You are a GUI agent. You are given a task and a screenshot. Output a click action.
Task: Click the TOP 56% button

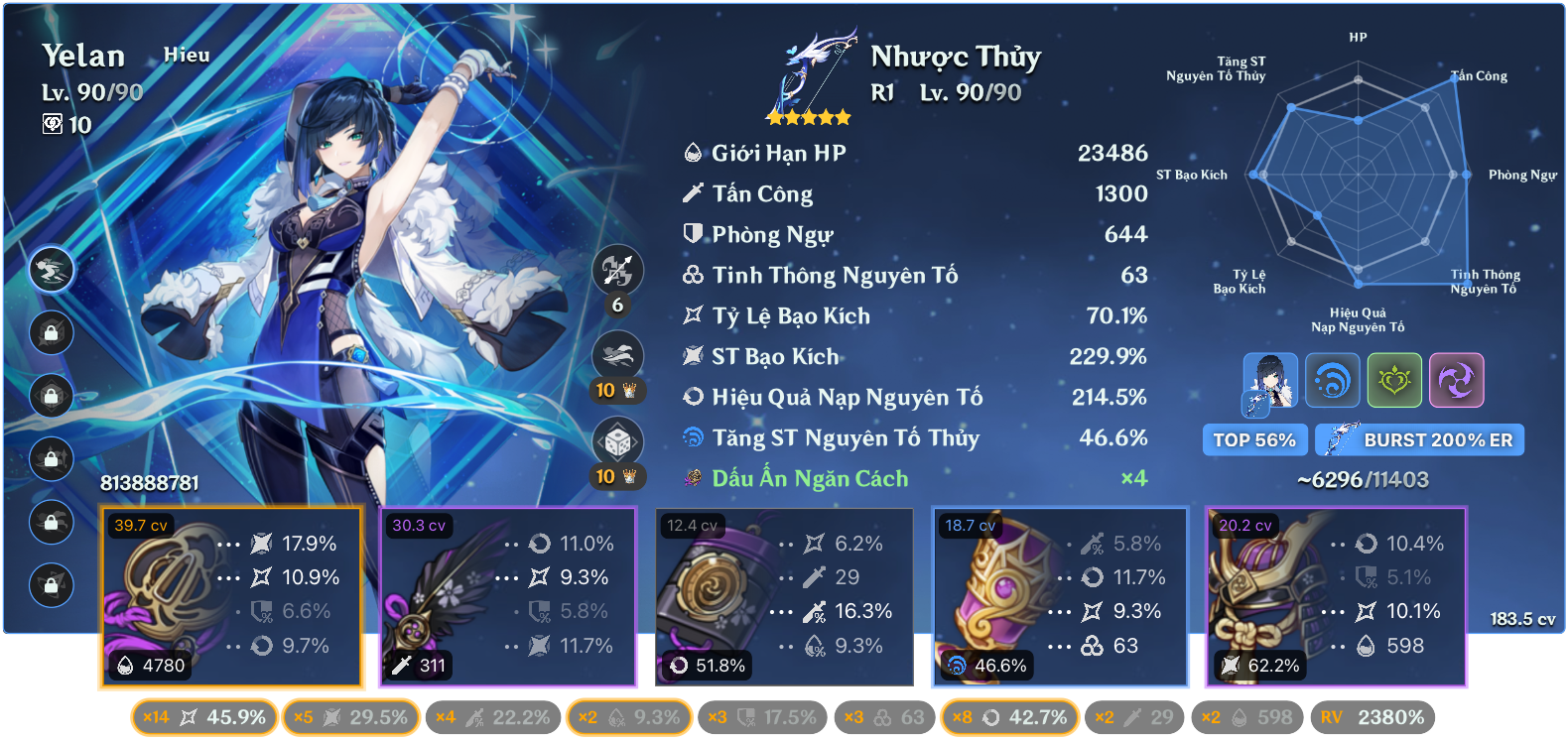point(1254,439)
